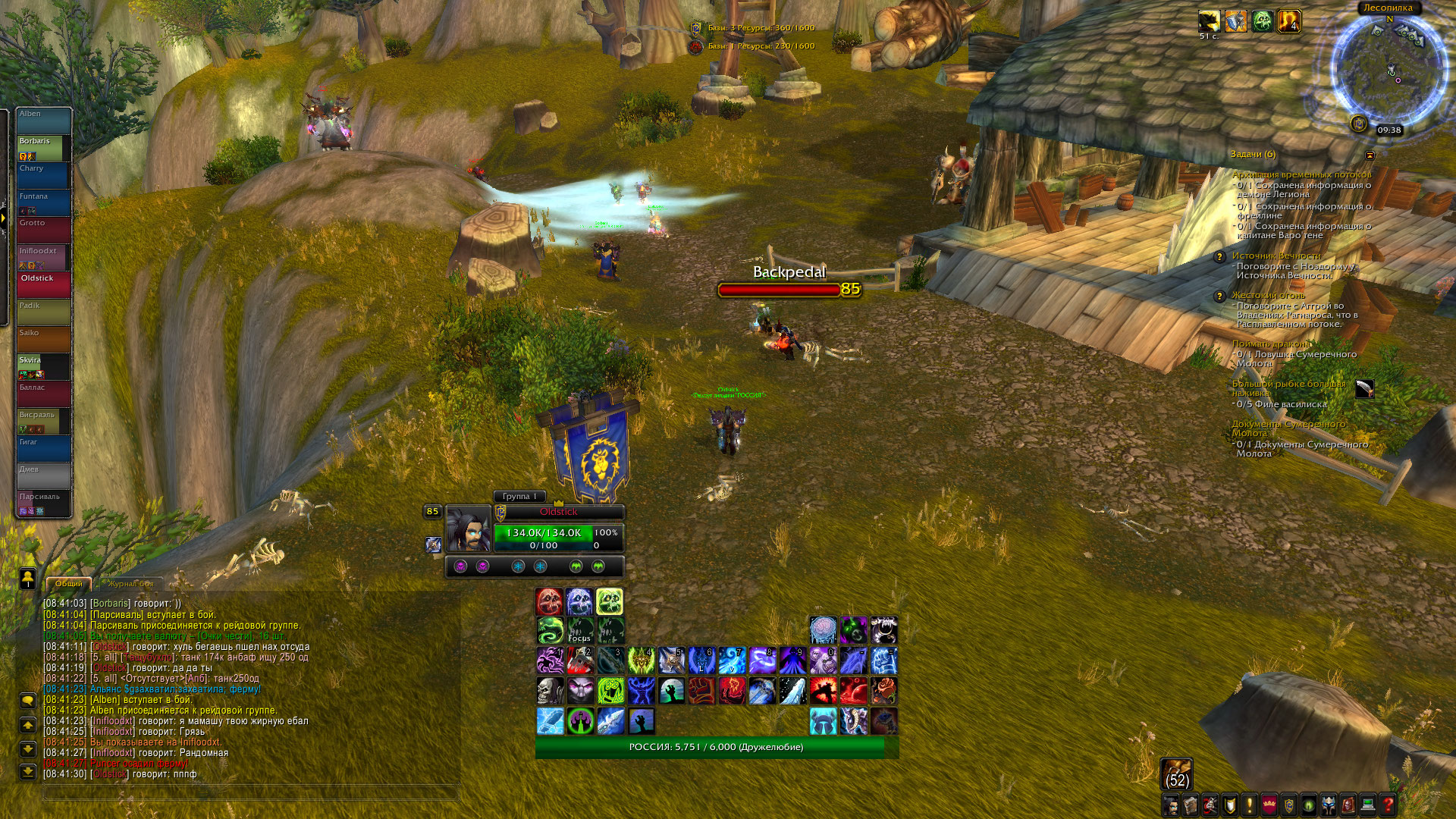Click the Oldstick player unit frame portrait
This screenshot has height=819, width=1456.
[x=468, y=529]
